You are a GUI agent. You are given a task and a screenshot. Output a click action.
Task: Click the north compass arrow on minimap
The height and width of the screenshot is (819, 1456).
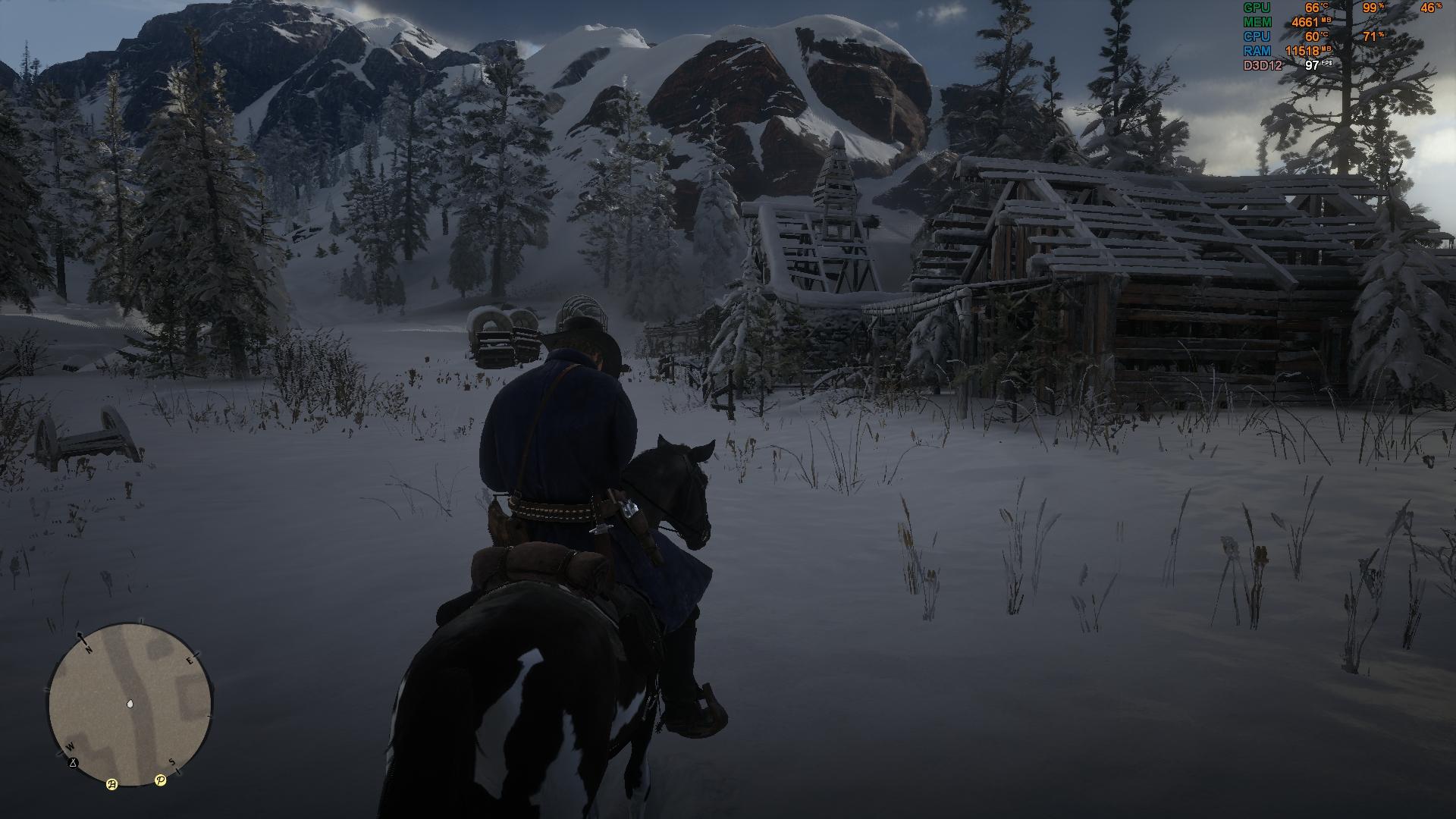pyautogui.click(x=80, y=635)
